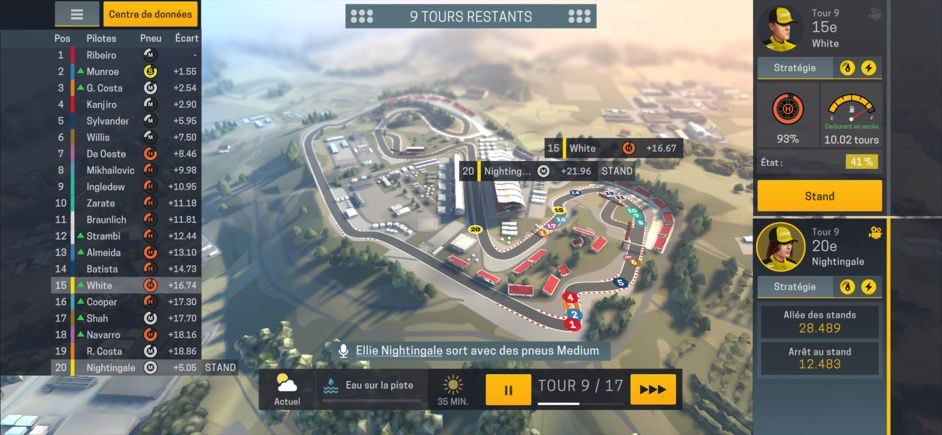Image resolution: width=942 pixels, height=435 pixels.
Task: Open White's Stratégie panel
Action: [796, 68]
